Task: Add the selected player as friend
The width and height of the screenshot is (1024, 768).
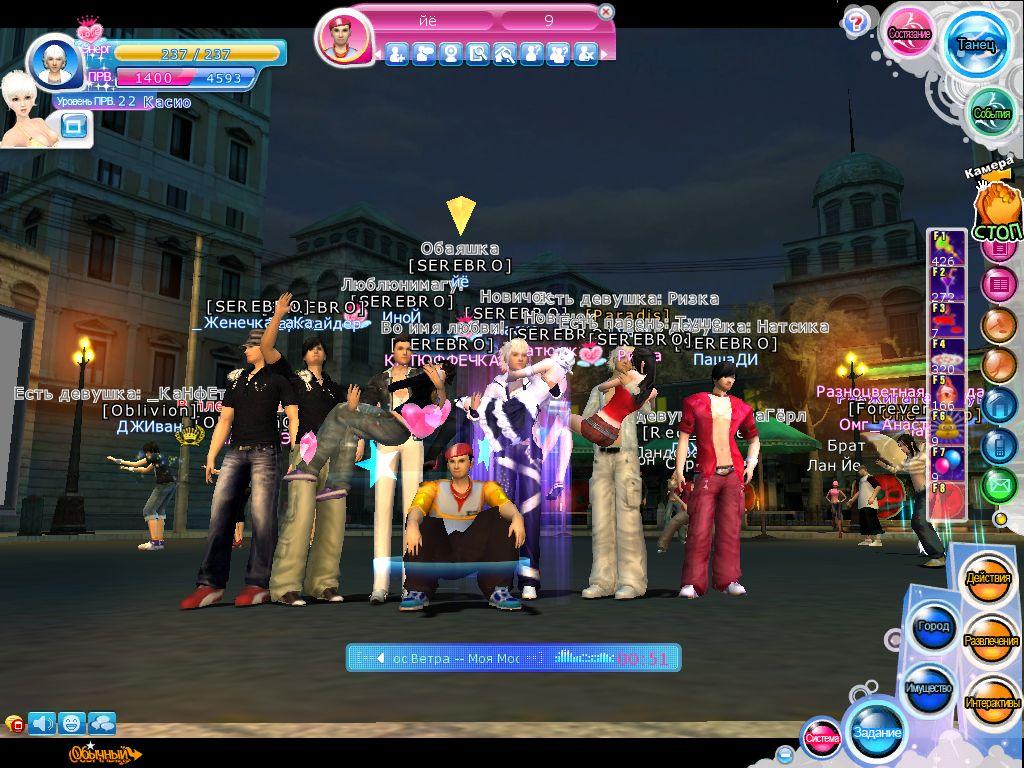Action: [x=397, y=54]
